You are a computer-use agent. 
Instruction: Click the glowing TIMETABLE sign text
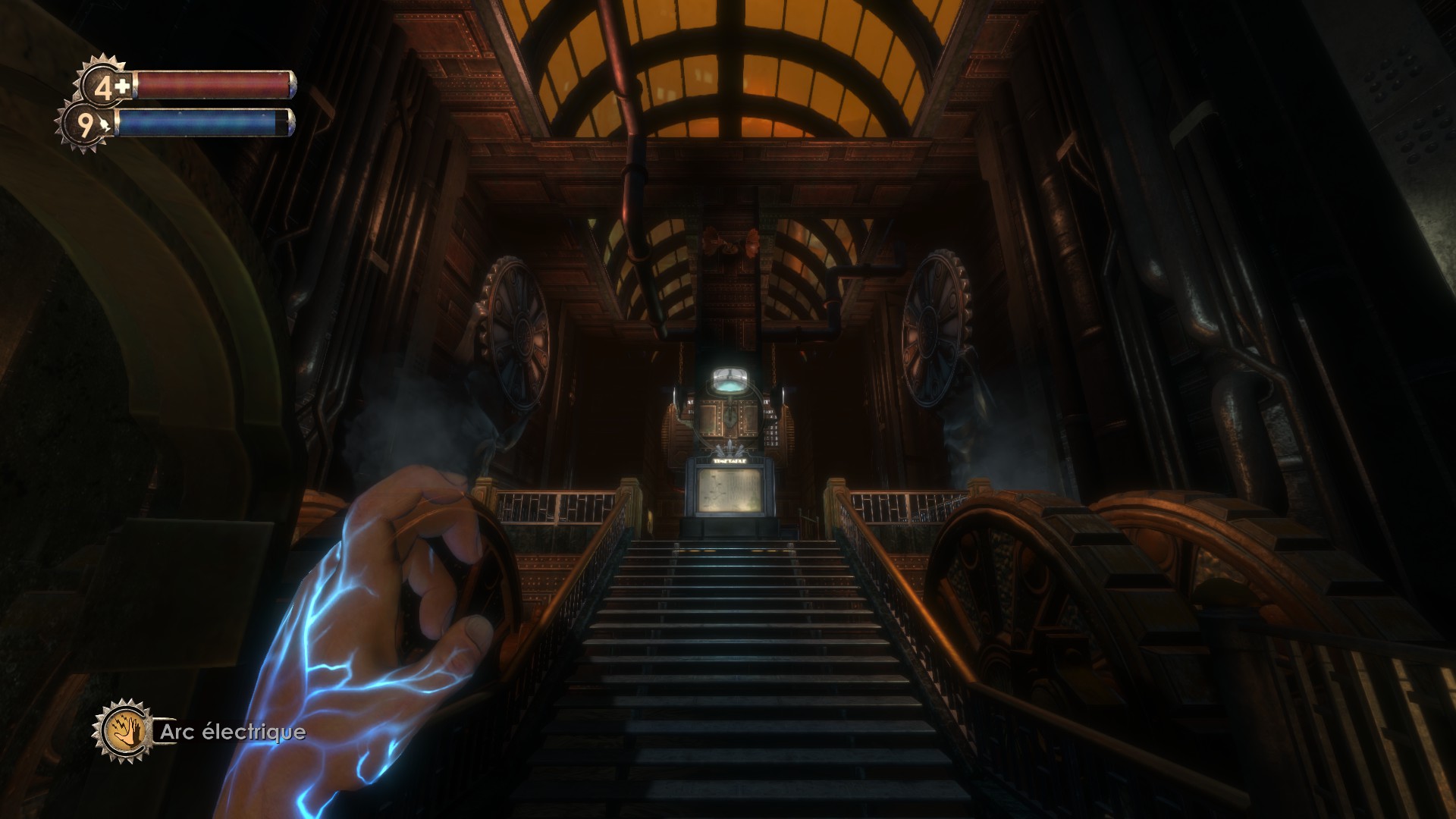pos(730,460)
